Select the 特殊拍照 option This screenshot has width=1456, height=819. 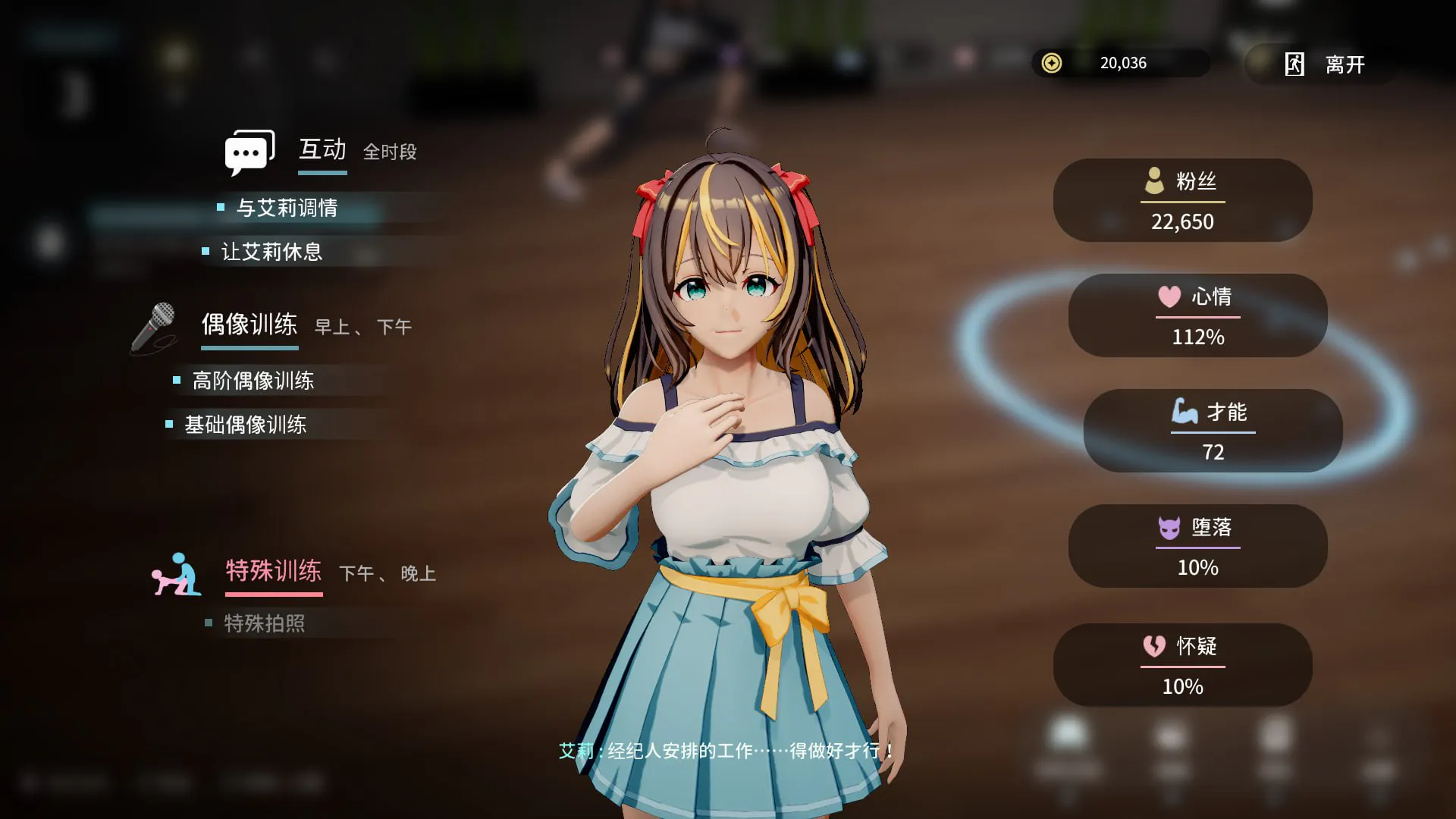264,623
